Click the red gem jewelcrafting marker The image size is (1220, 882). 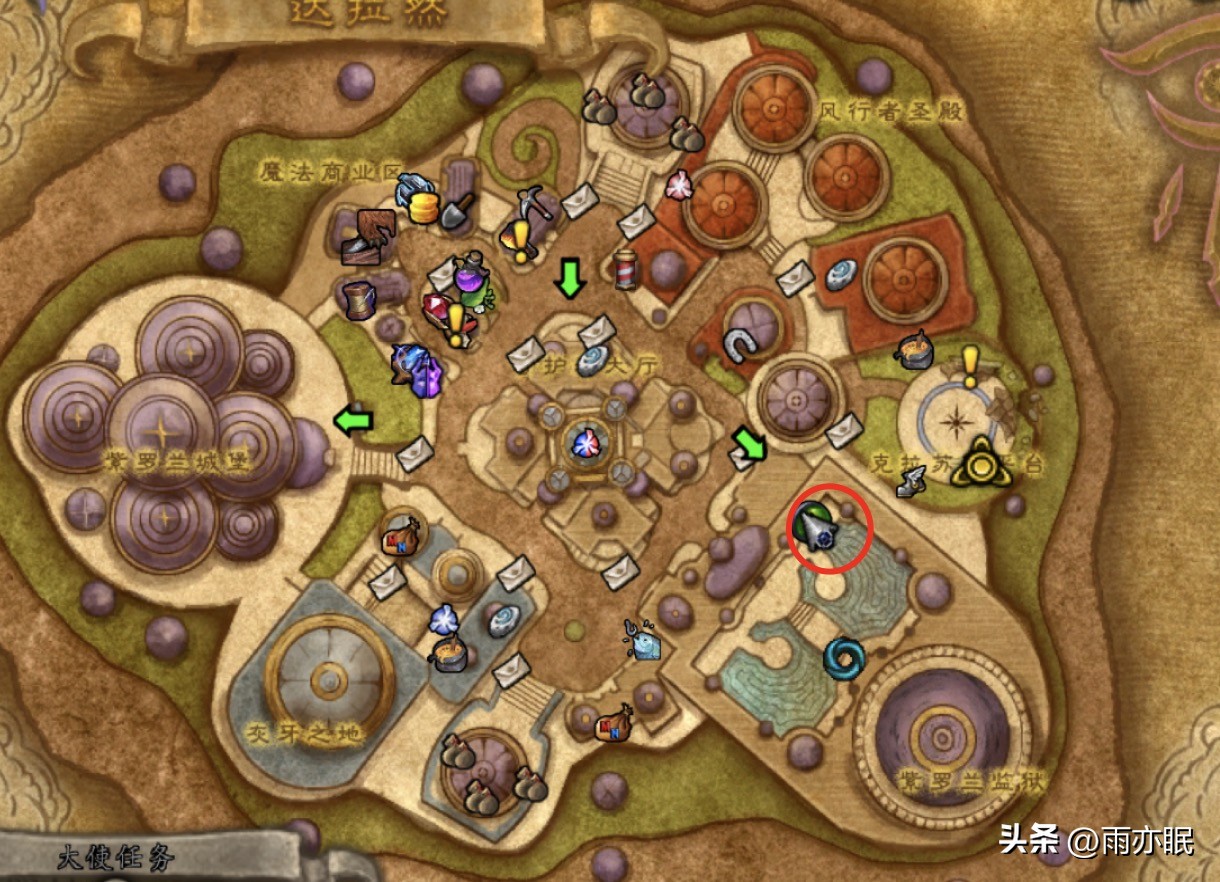tap(436, 308)
